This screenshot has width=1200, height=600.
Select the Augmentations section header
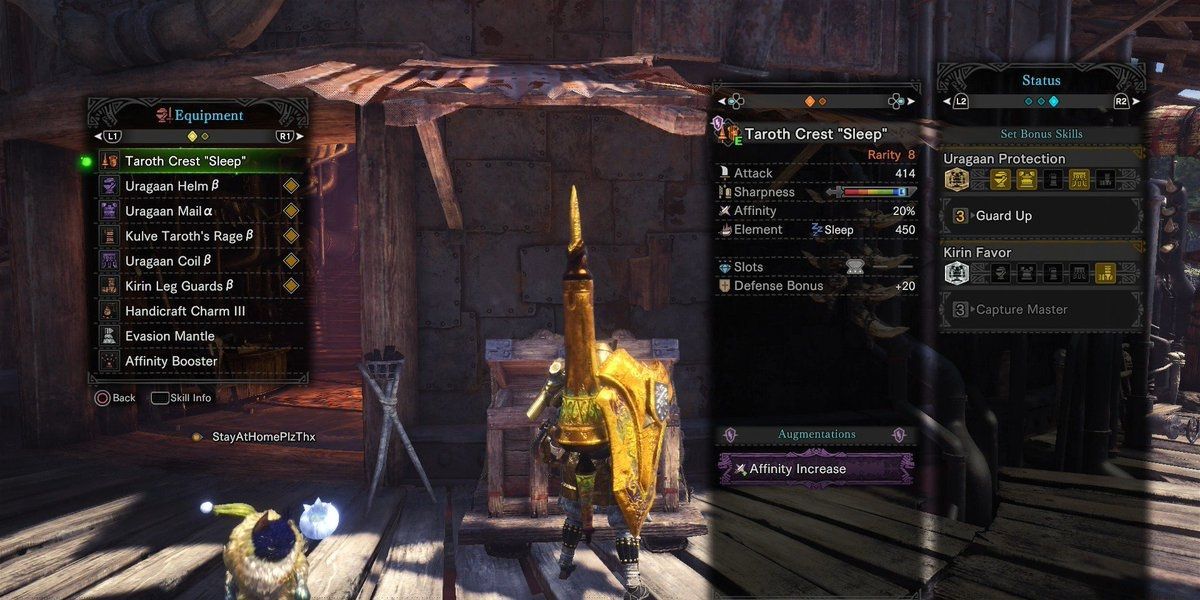pyautogui.click(x=816, y=435)
